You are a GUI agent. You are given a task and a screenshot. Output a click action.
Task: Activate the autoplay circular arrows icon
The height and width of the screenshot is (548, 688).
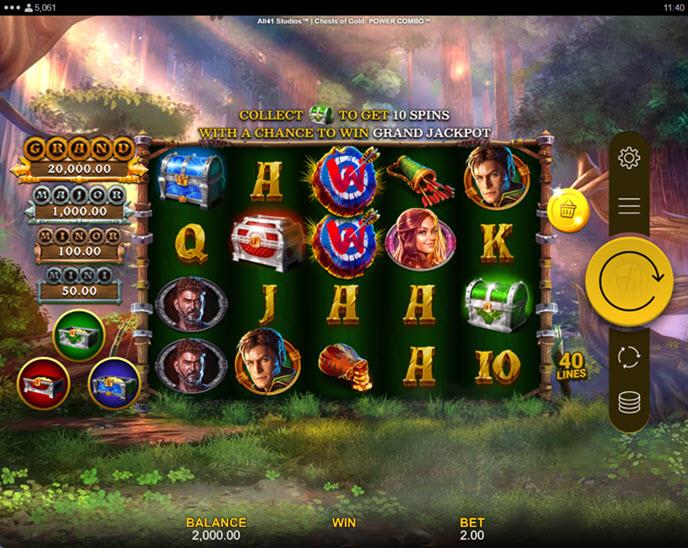click(x=629, y=357)
